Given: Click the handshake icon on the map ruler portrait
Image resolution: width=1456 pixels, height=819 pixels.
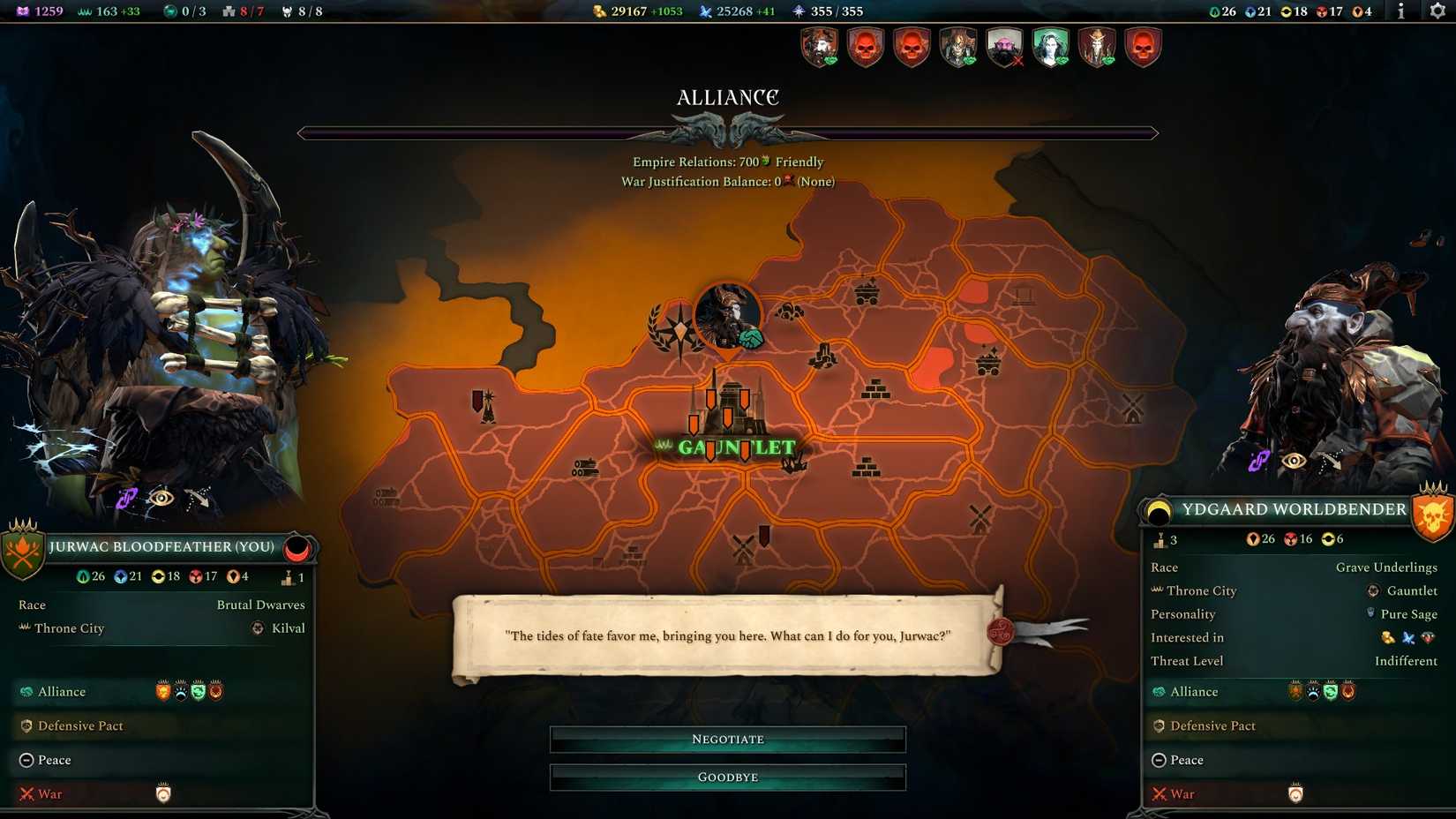Looking at the screenshot, I should click(751, 341).
